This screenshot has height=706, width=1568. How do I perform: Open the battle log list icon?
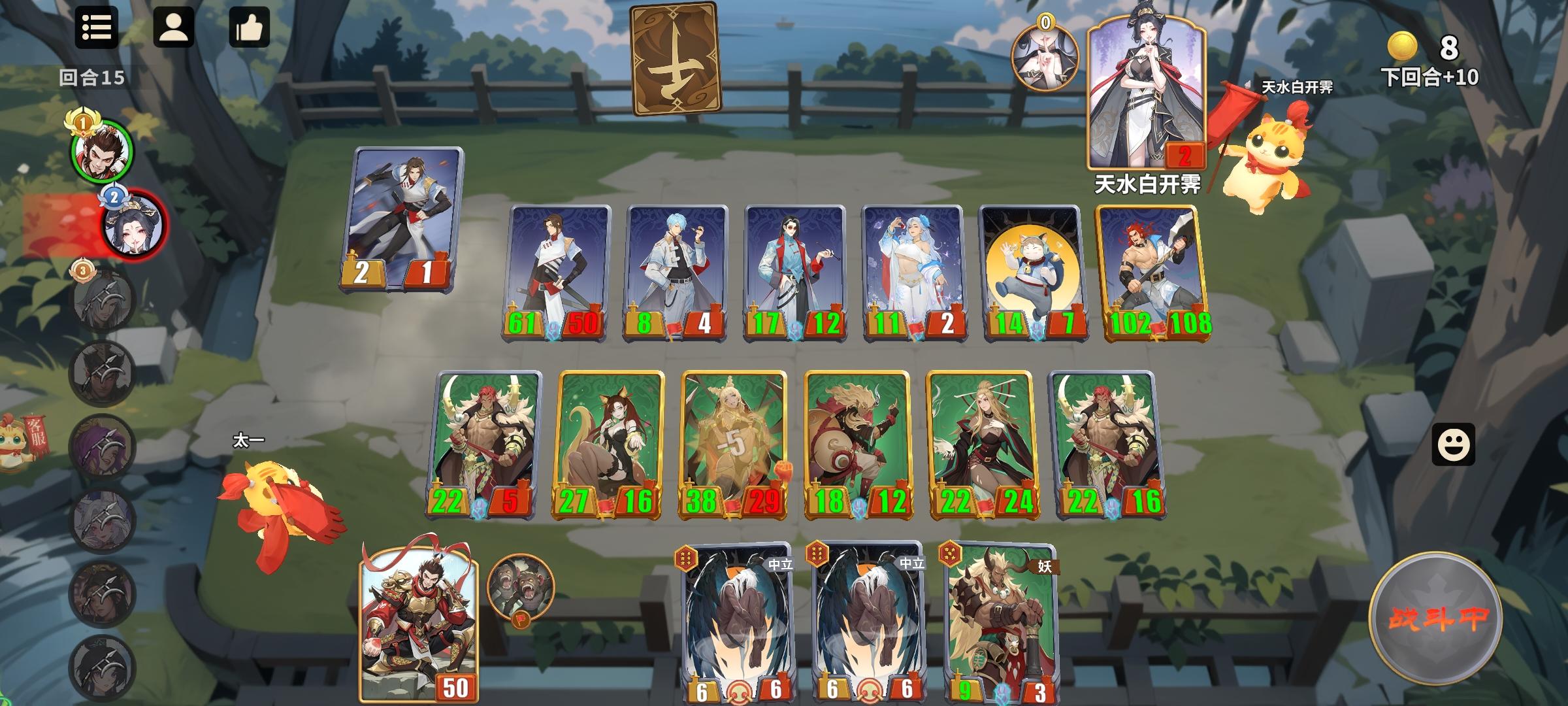tap(97, 29)
